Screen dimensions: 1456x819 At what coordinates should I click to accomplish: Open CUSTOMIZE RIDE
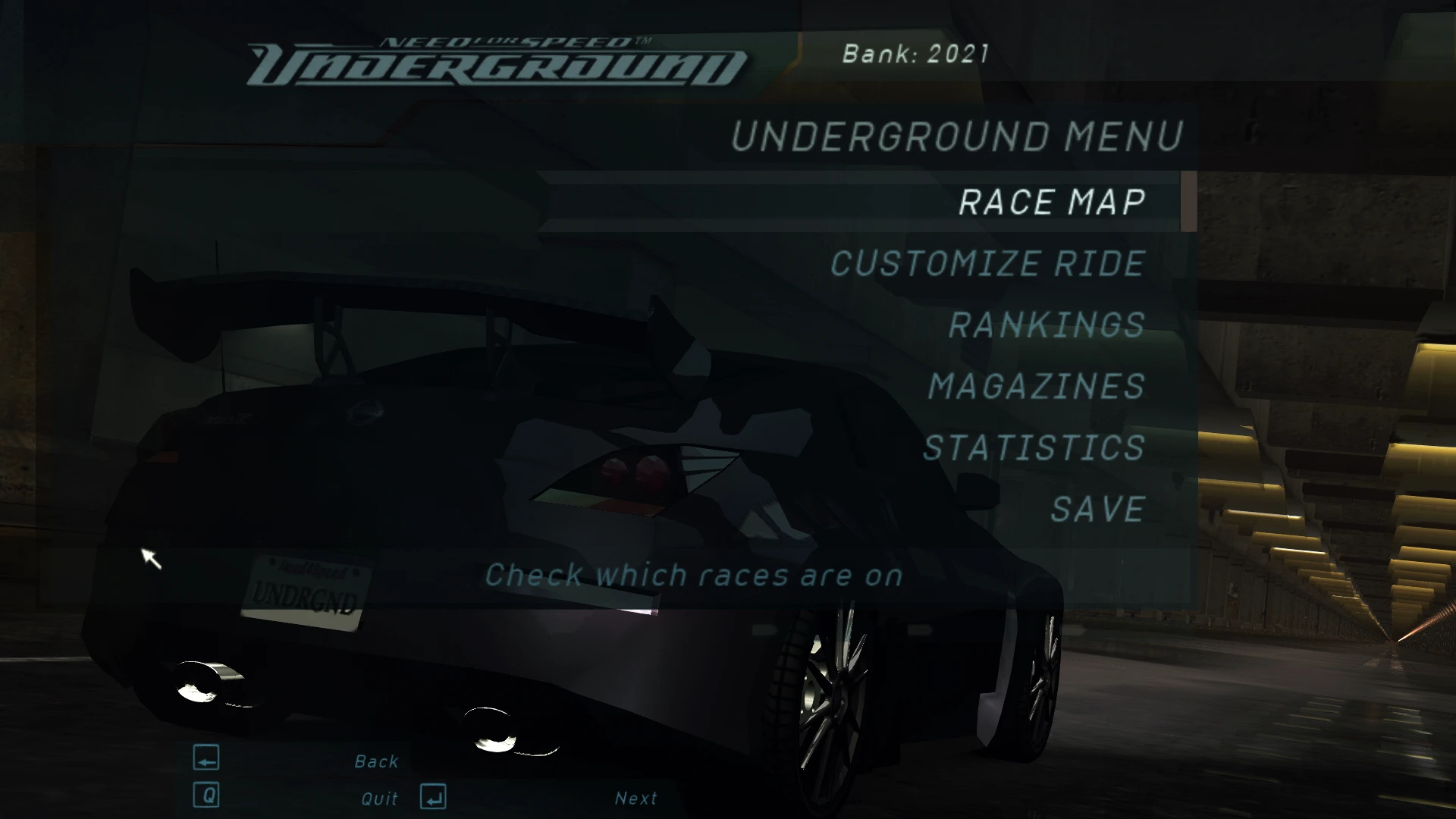(986, 264)
